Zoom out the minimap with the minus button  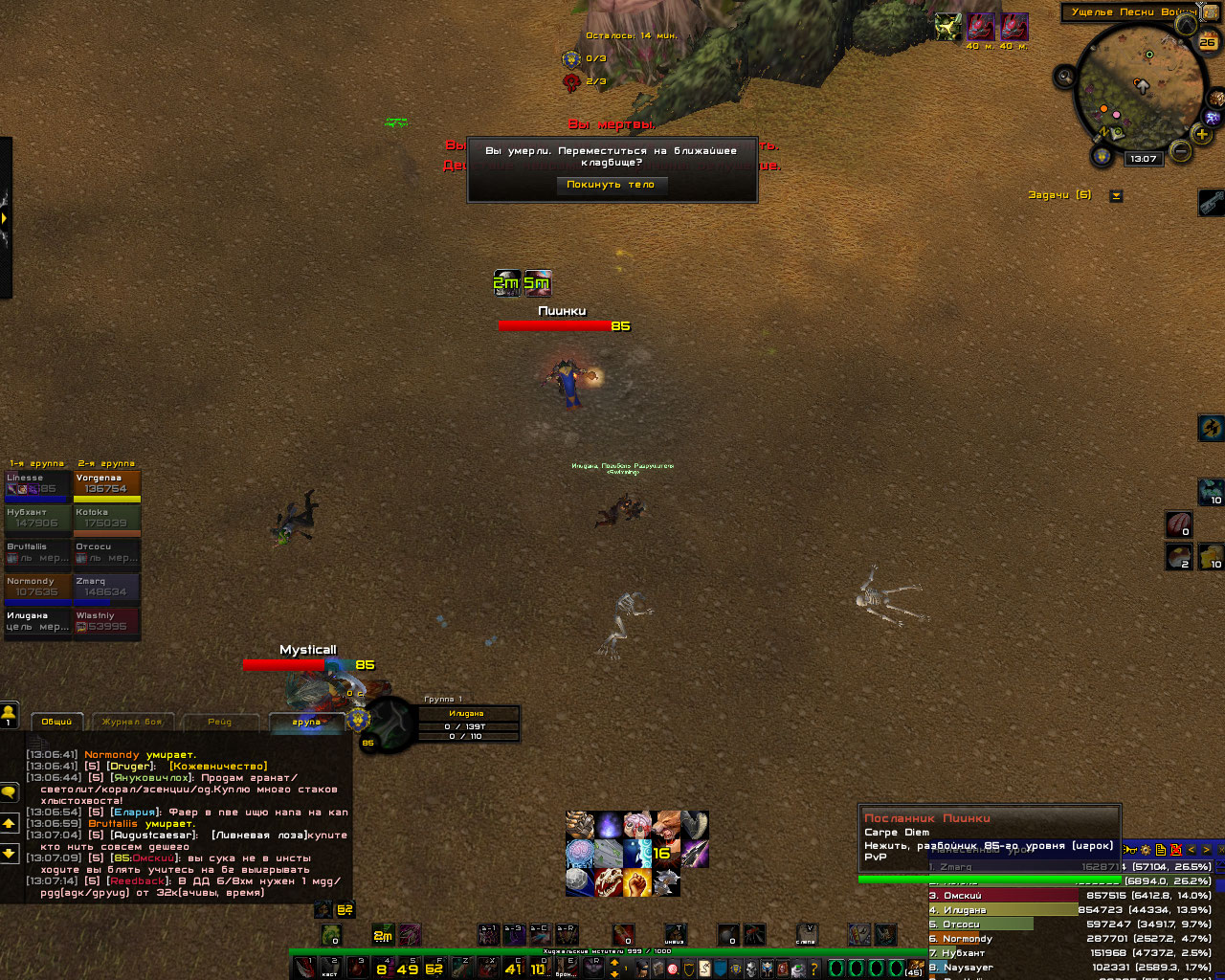click(x=1181, y=151)
